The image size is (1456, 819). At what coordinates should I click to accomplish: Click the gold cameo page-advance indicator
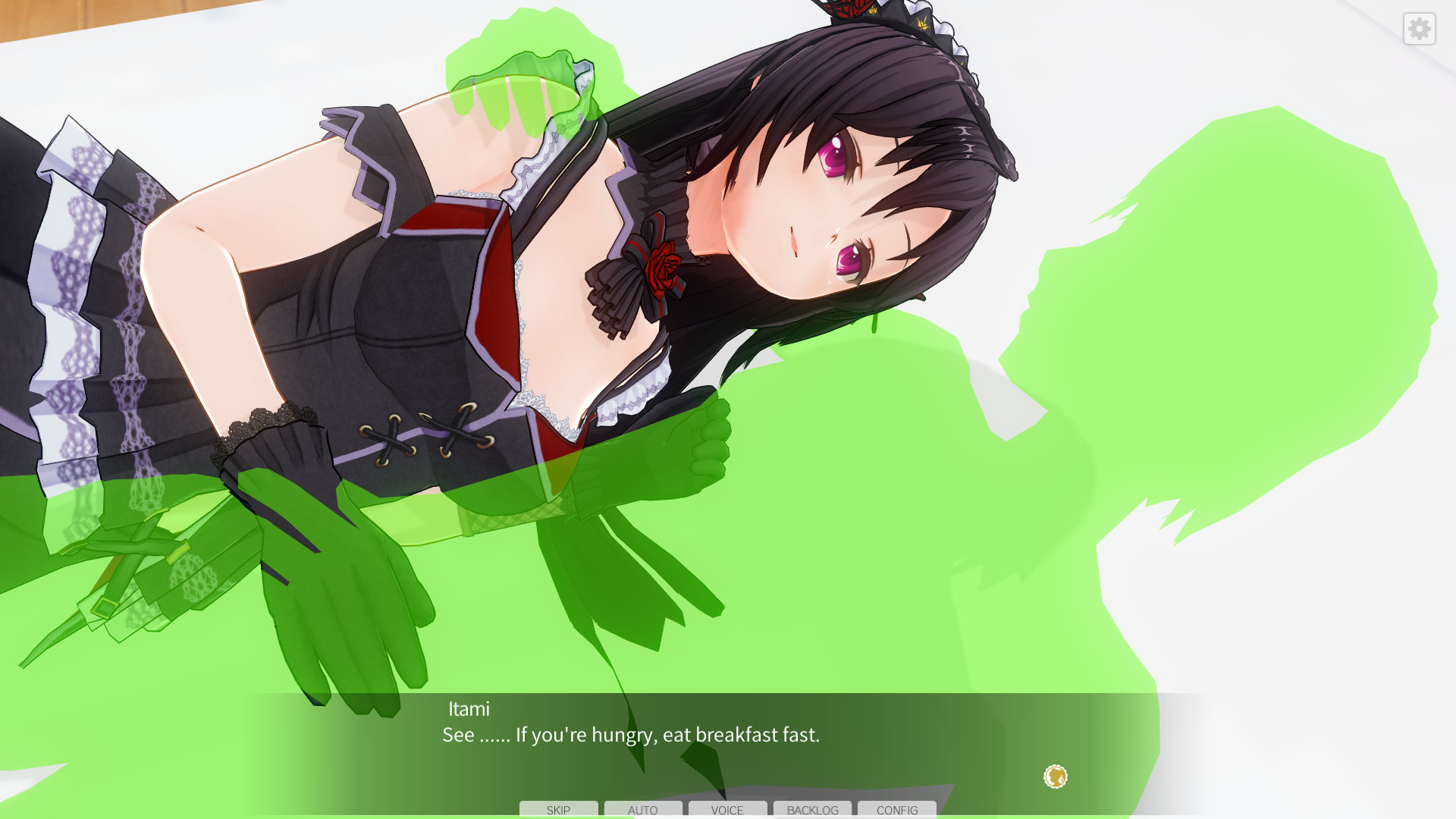pyautogui.click(x=1054, y=777)
